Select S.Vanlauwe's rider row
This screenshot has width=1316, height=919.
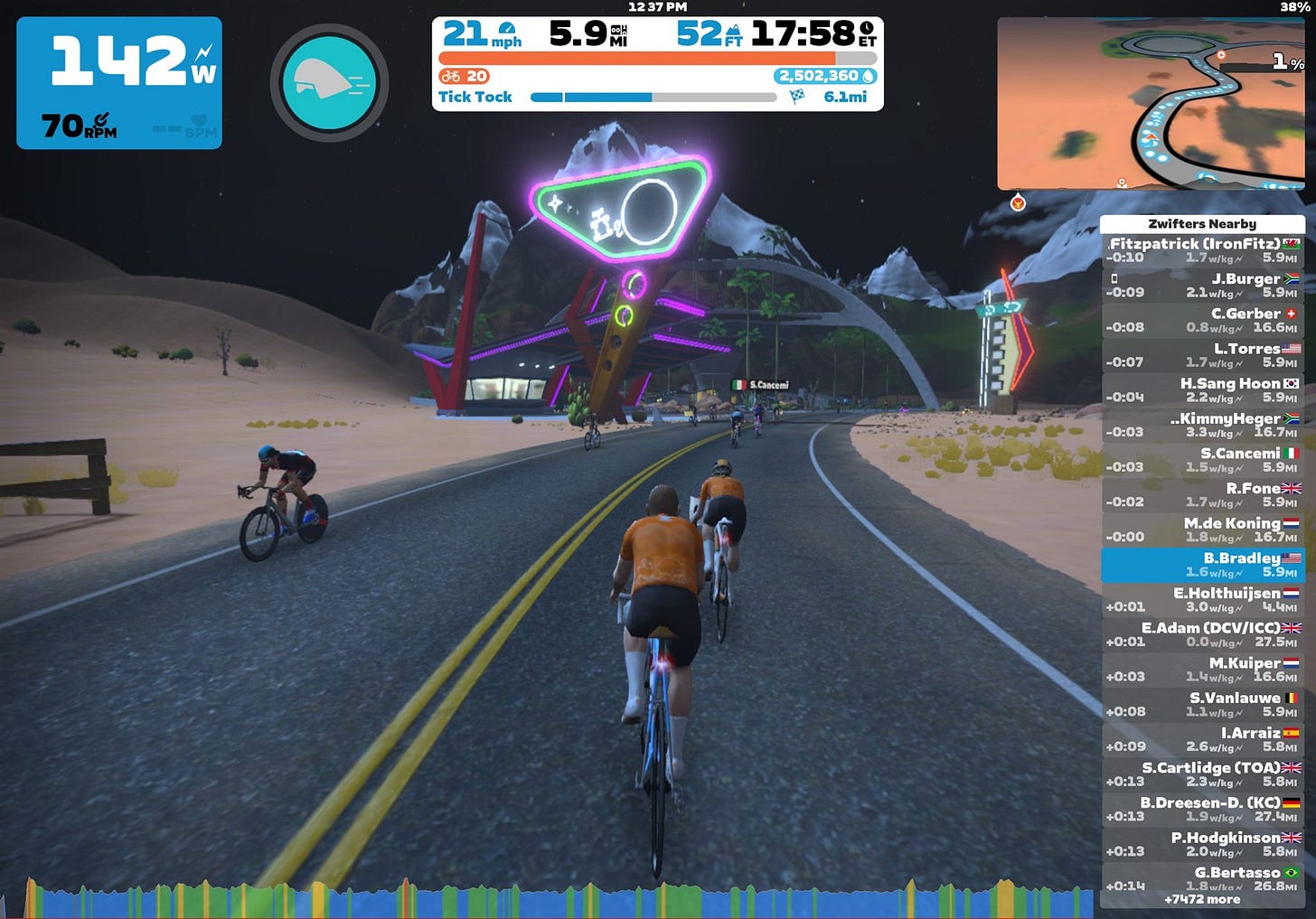1202,705
